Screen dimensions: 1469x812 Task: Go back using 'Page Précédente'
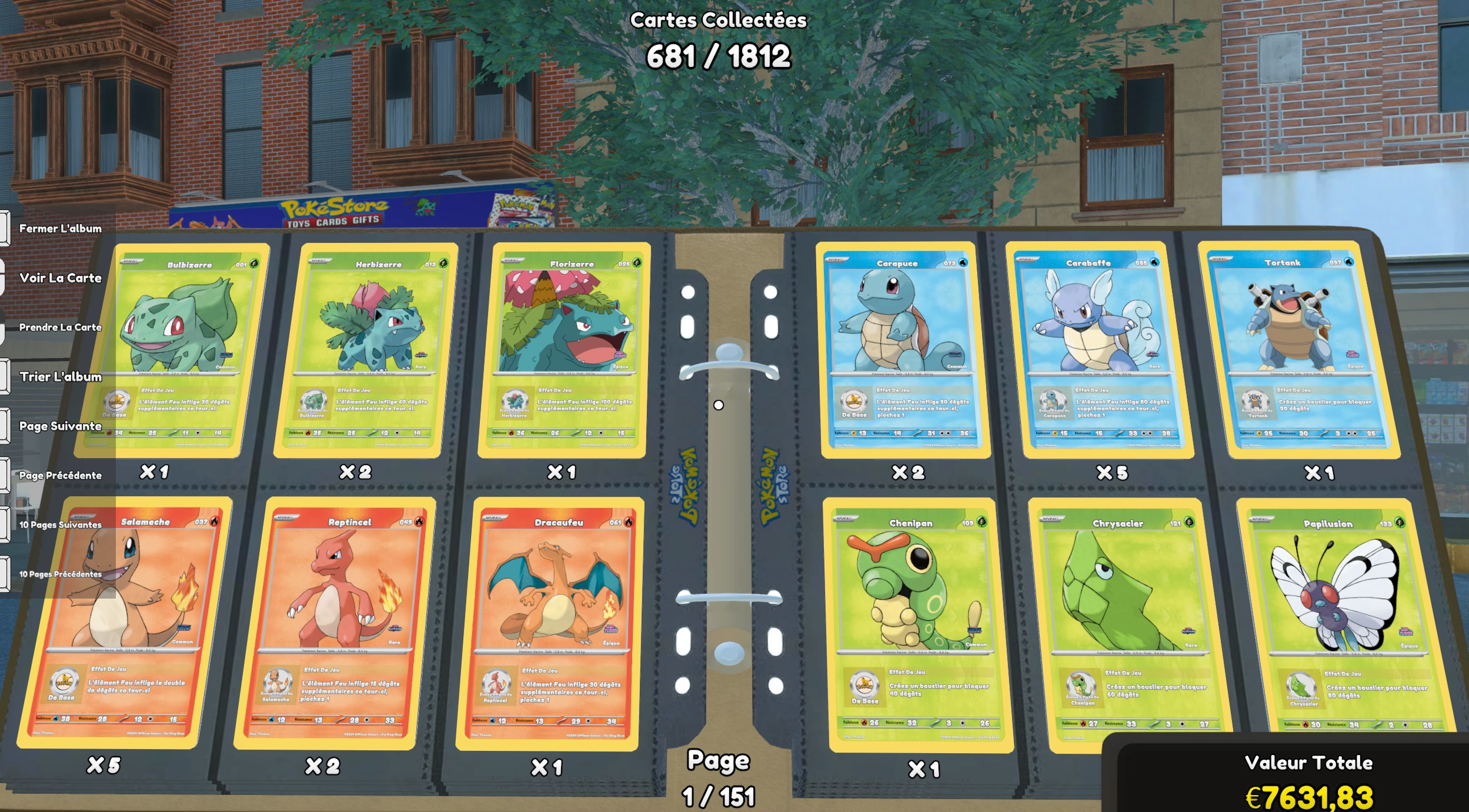point(61,476)
